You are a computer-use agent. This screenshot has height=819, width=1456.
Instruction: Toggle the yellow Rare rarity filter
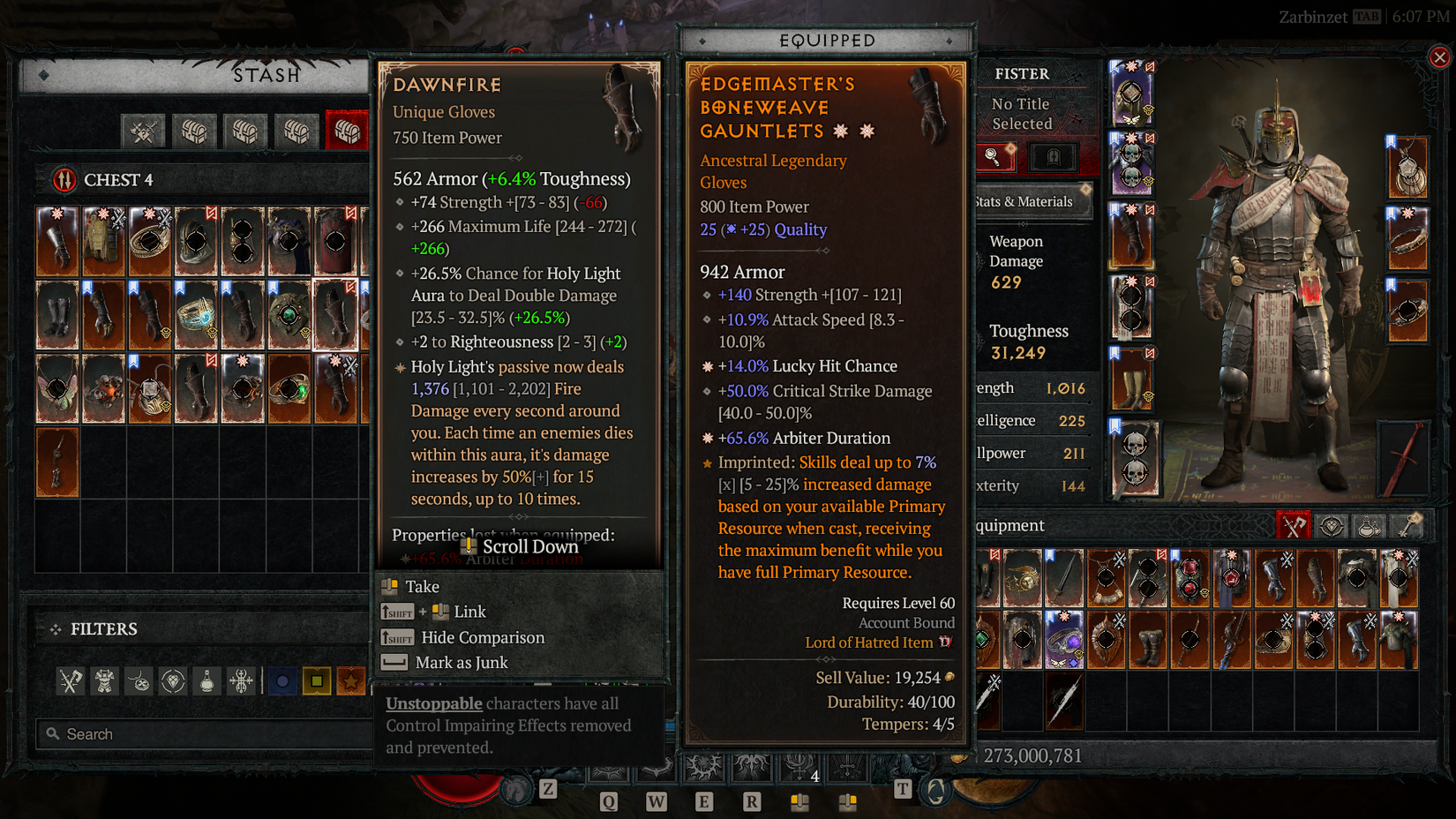(317, 680)
